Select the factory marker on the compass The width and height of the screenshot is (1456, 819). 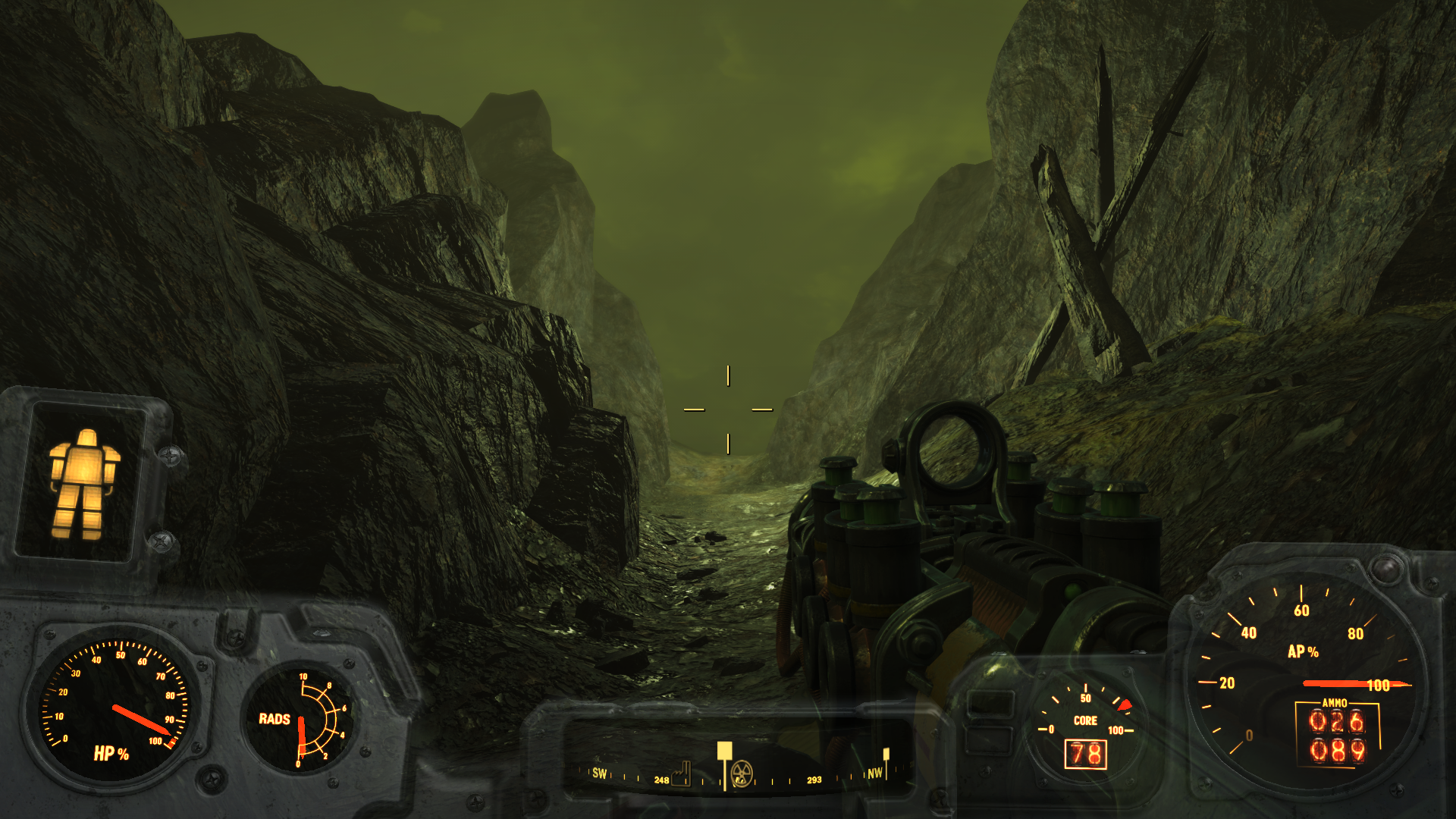pos(682,773)
